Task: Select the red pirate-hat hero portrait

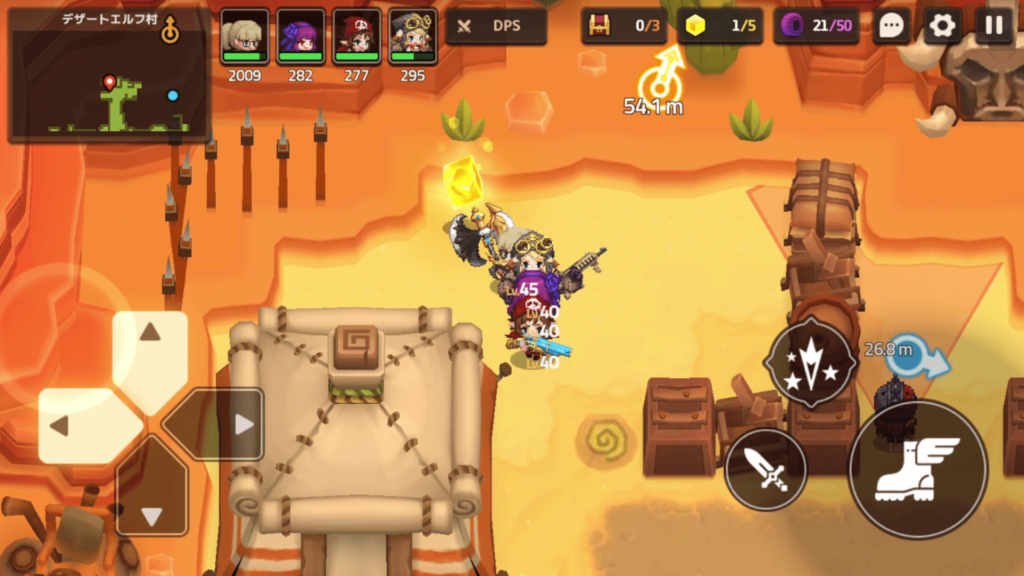Action: (357, 37)
